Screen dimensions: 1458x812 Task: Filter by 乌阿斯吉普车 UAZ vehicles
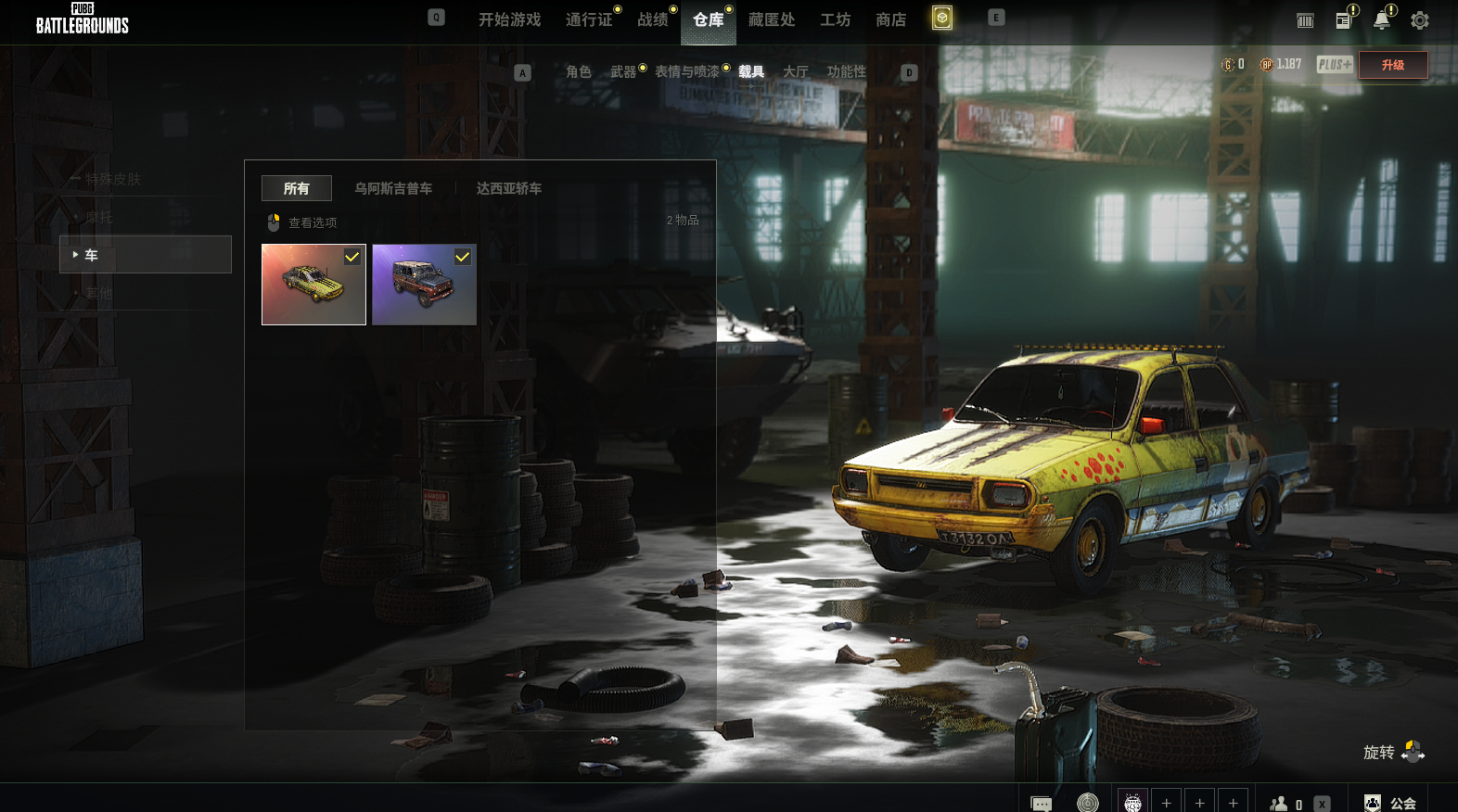[x=393, y=188]
